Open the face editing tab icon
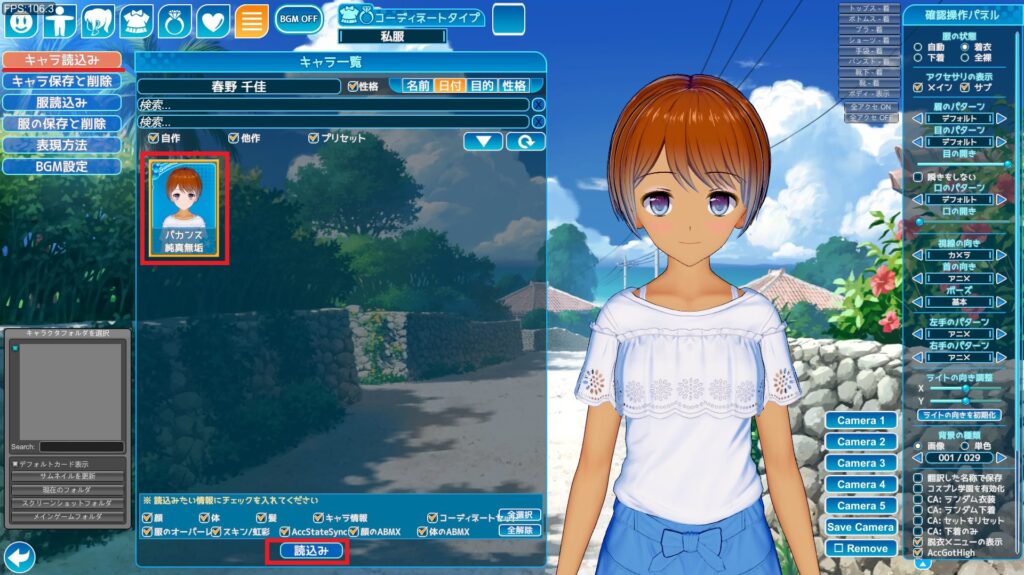1024x575 pixels. (x=20, y=20)
